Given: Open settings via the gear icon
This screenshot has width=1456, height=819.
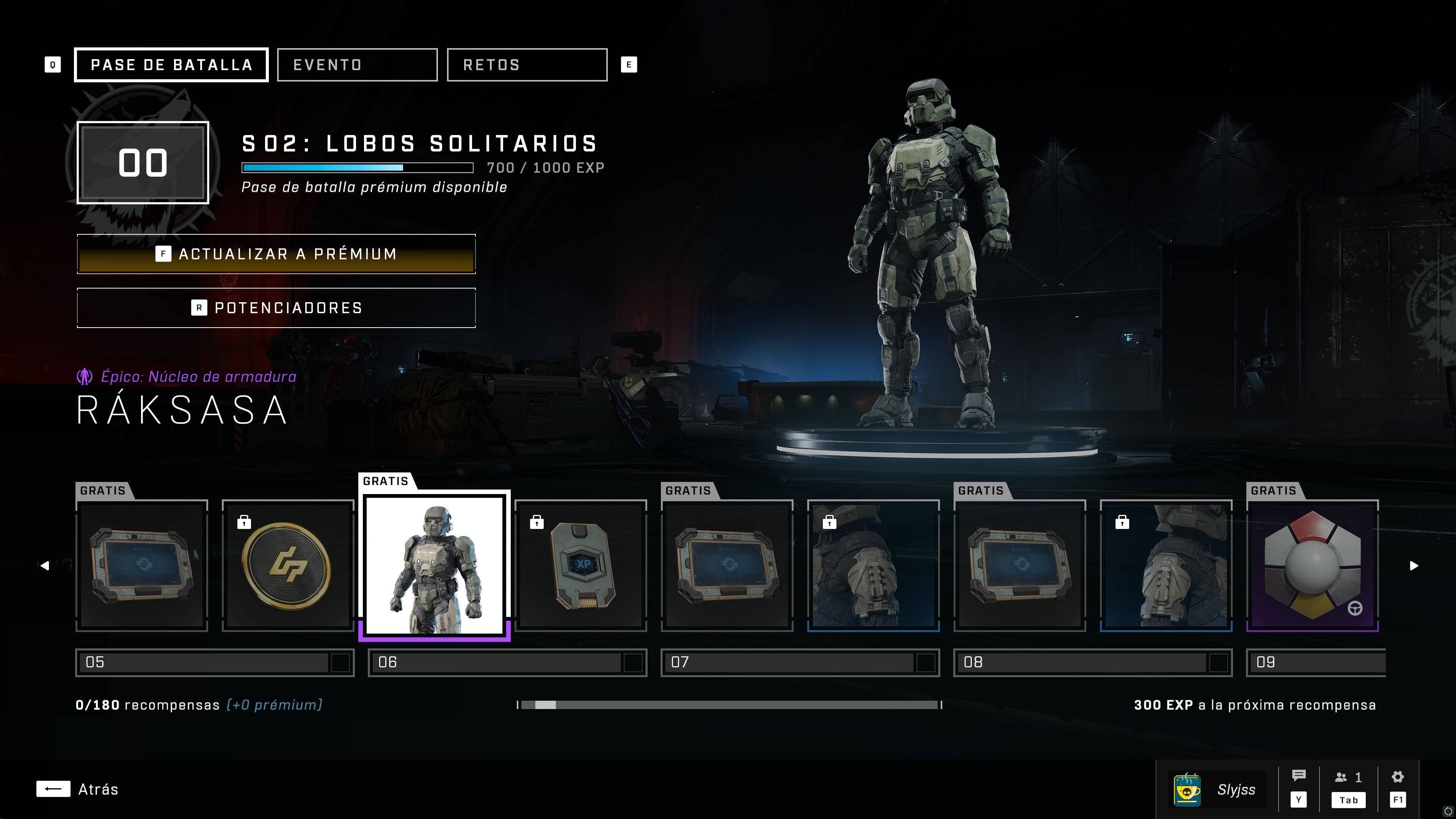Looking at the screenshot, I should (x=1397, y=777).
